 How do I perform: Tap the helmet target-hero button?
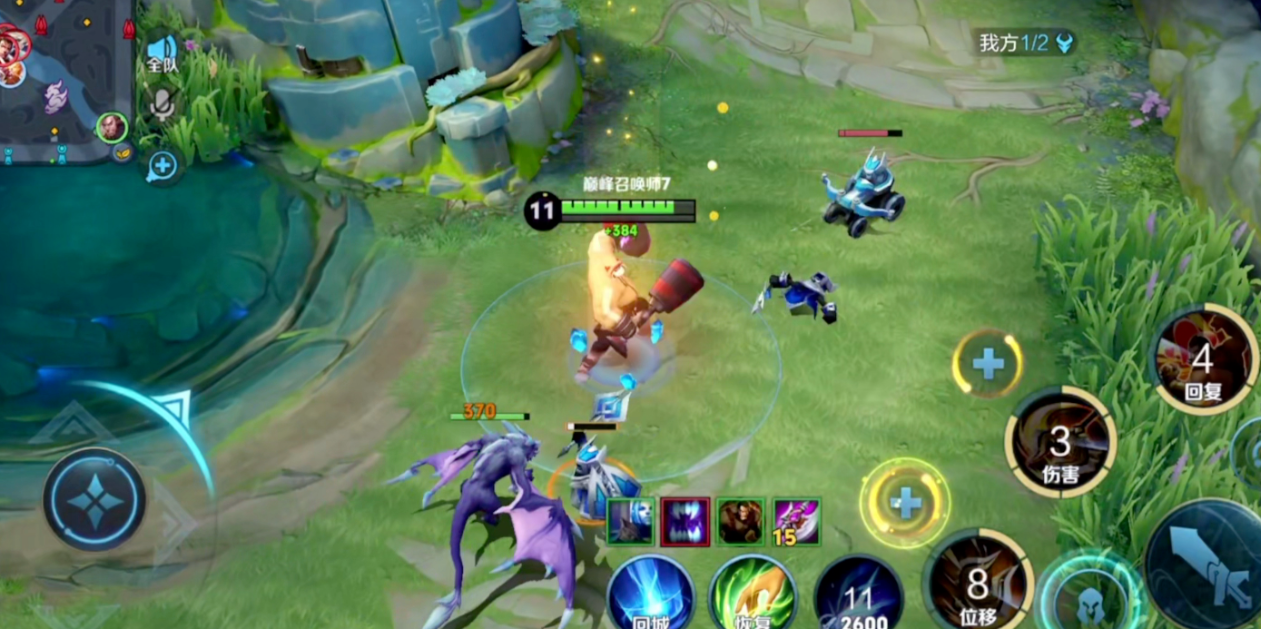pyautogui.click(x=1089, y=598)
